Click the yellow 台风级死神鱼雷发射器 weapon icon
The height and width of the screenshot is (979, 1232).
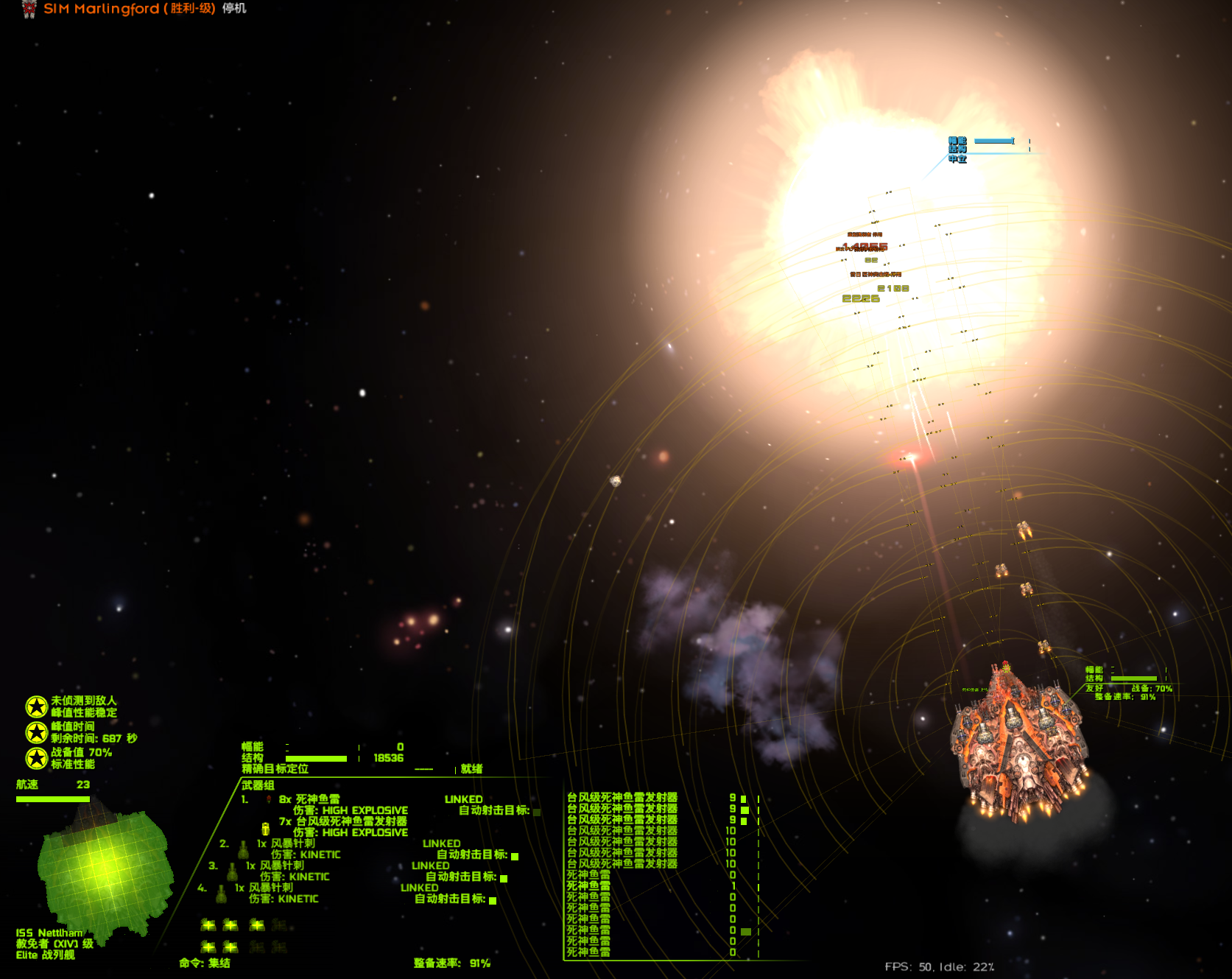point(265,828)
